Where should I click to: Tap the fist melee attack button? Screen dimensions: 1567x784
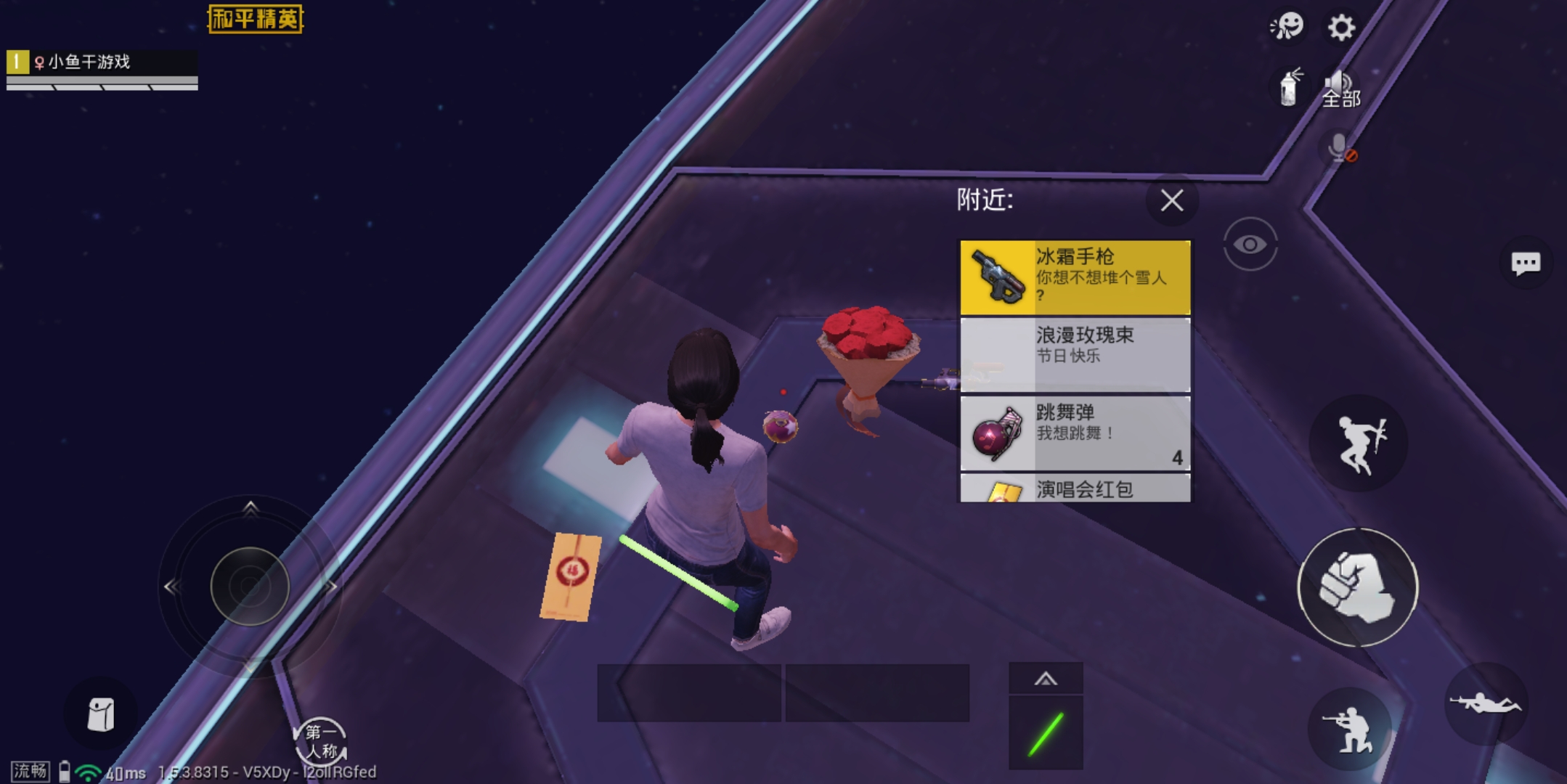(1357, 587)
